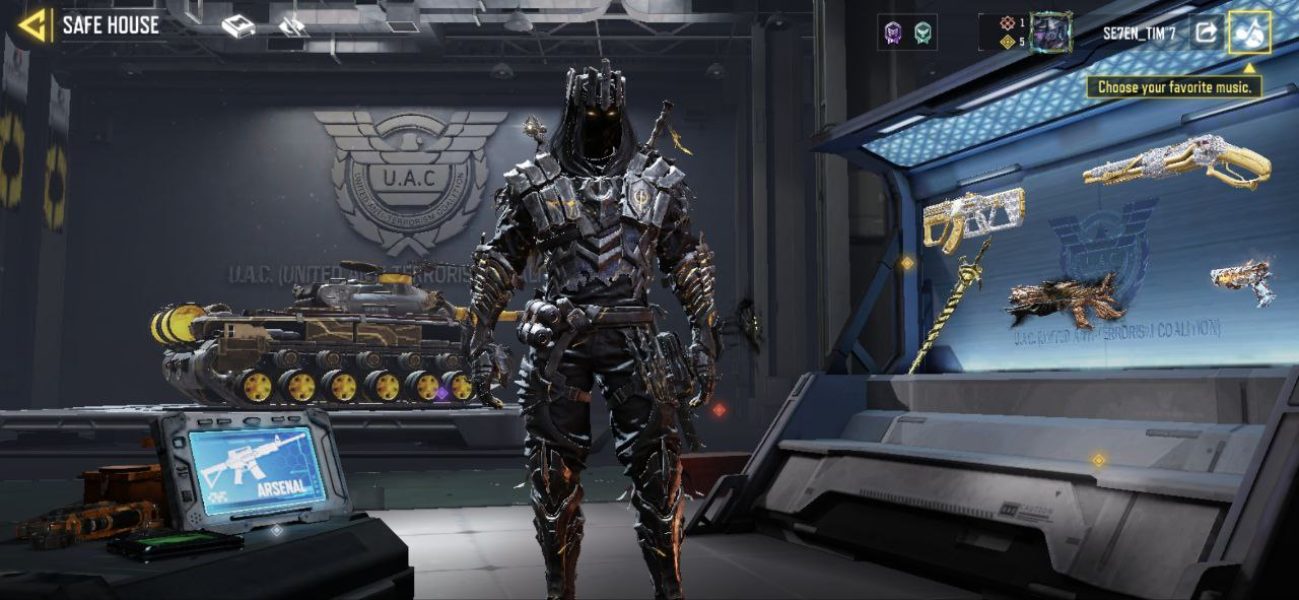Open the white cards icon
The height and width of the screenshot is (600, 1299).
(x=293, y=27)
